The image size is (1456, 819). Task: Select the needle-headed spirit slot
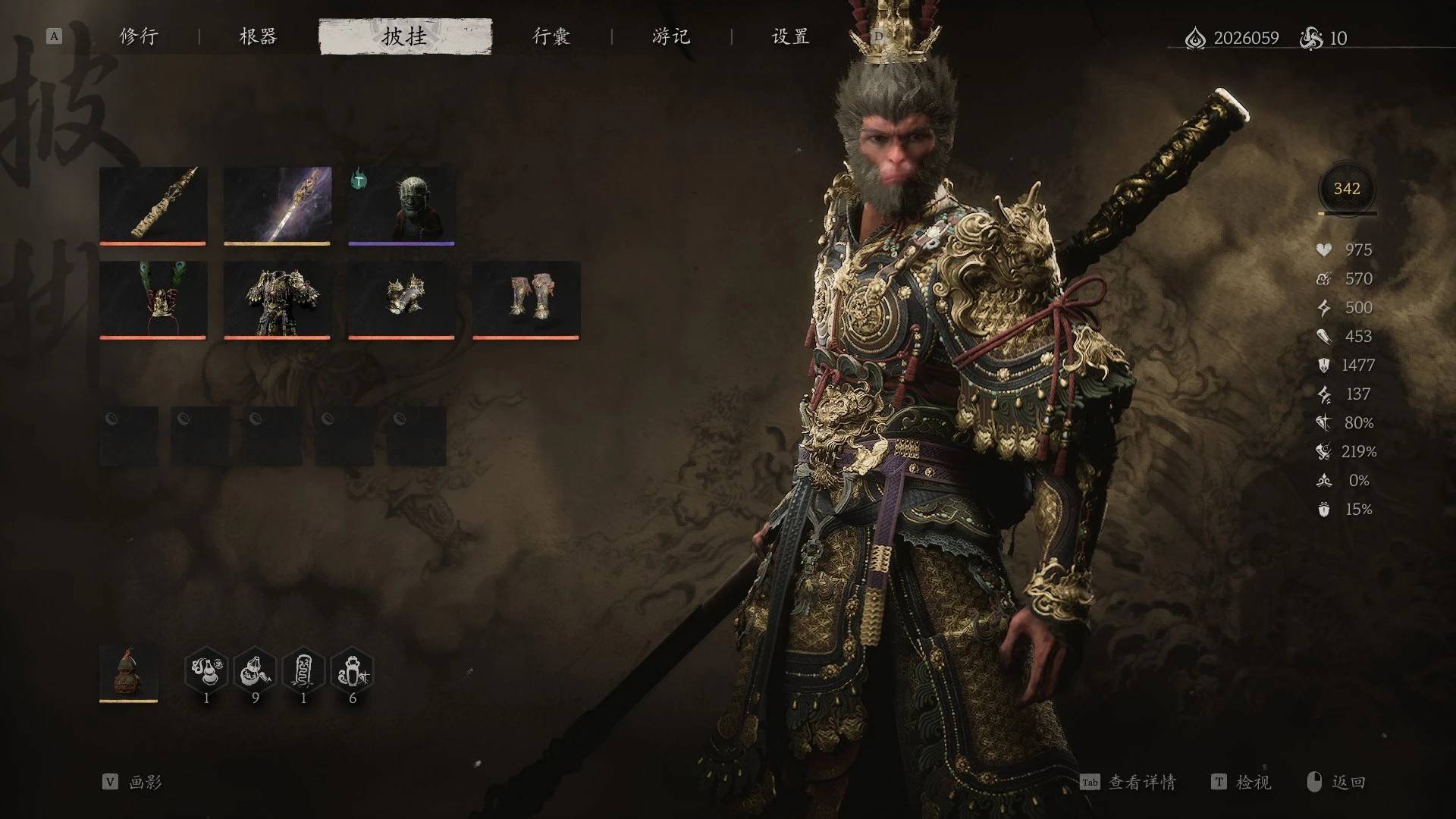coord(401,205)
